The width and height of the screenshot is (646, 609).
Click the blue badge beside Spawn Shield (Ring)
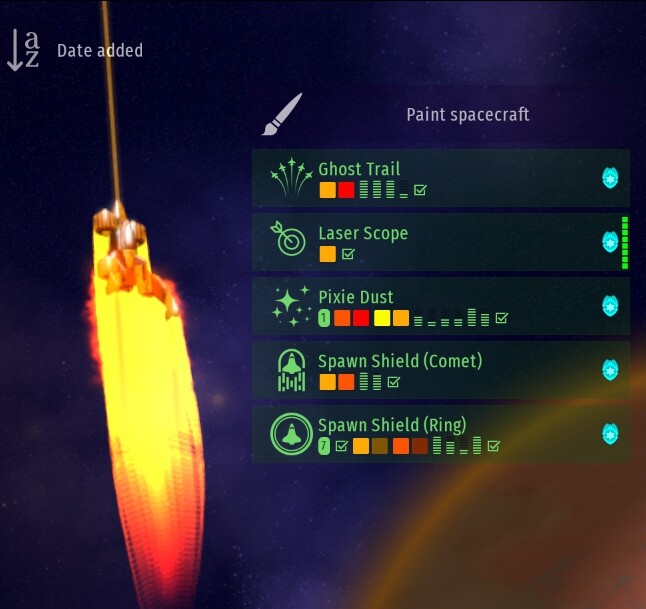pyautogui.click(x=610, y=434)
